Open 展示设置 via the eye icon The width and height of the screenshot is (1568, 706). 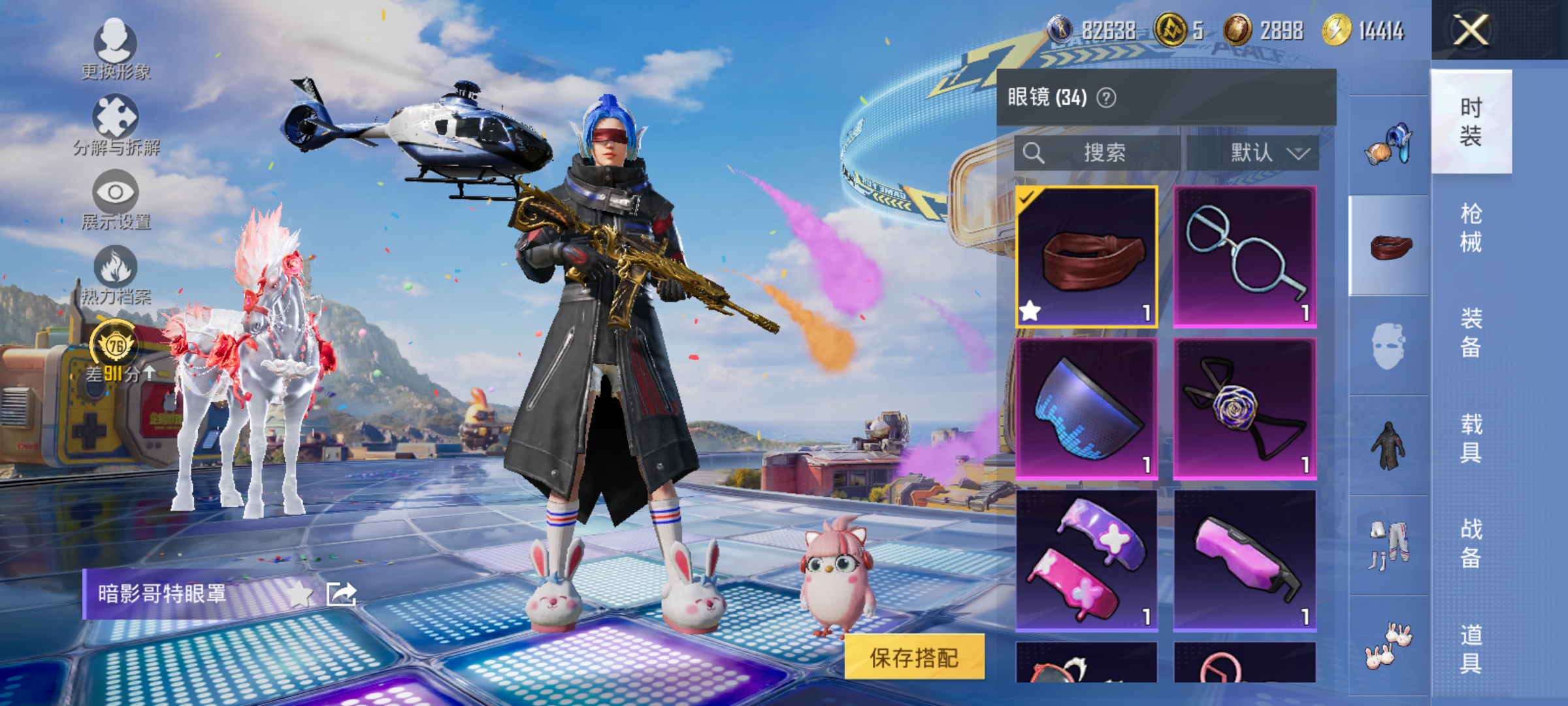[x=115, y=193]
